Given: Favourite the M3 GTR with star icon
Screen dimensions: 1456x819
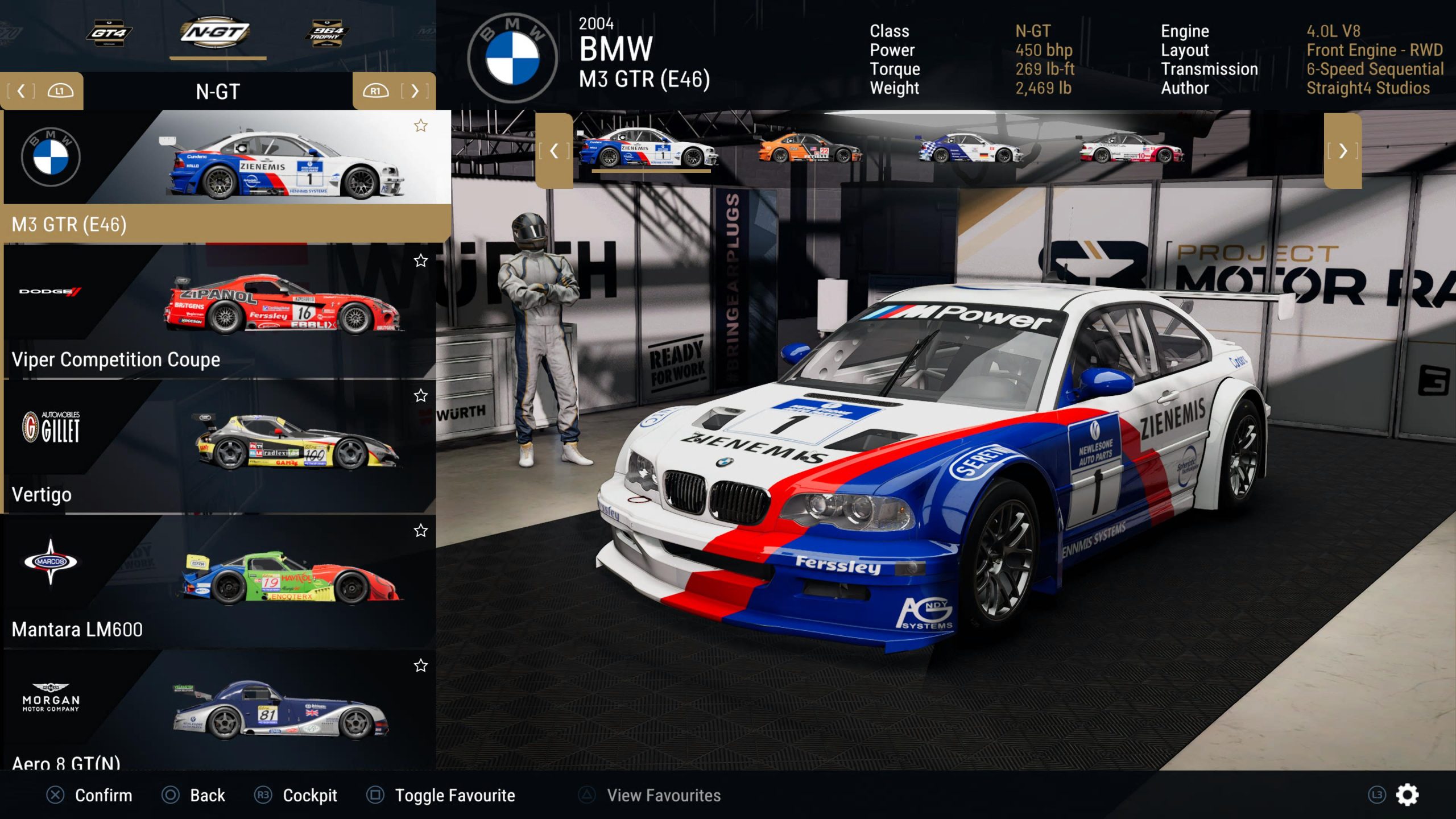Looking at the screenshot, I should (x=420, y=126).
